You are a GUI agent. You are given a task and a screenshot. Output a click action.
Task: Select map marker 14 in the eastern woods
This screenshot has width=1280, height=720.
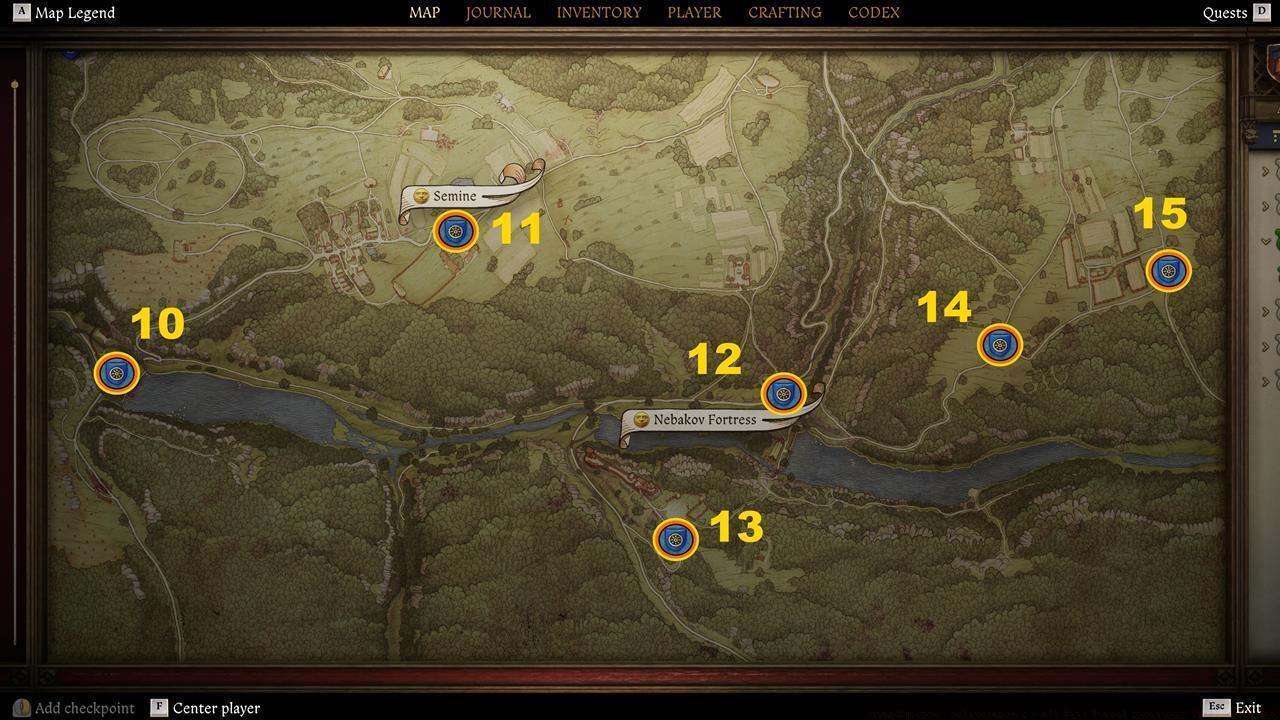coord(999,344)
